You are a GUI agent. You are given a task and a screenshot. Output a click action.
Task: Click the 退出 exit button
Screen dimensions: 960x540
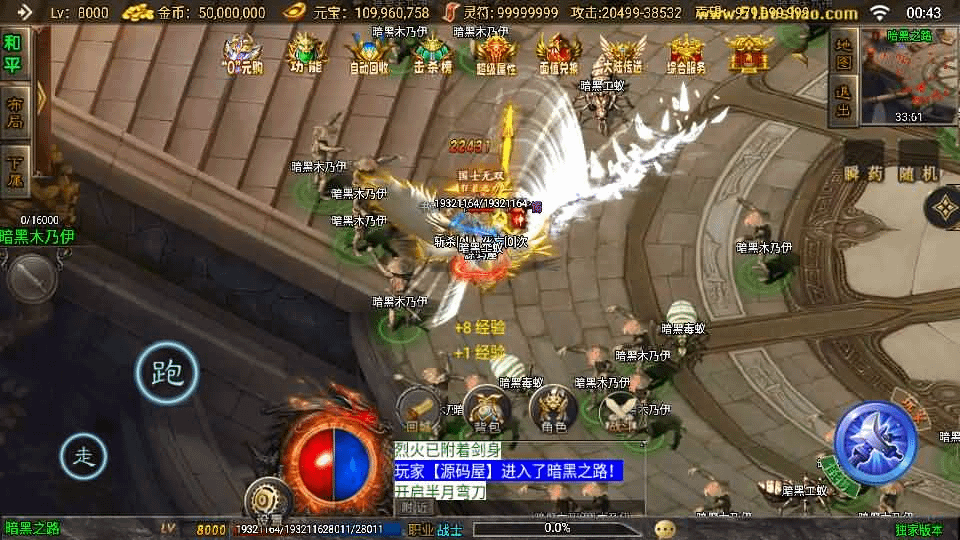click(843, 100)
